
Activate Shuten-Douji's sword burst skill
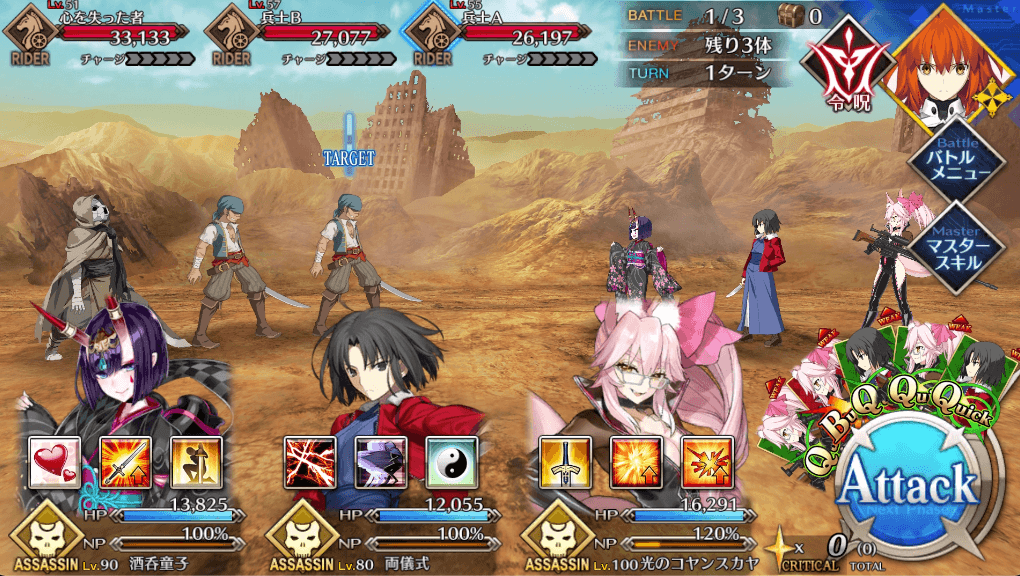pyautogui.click(x=126, y=462)
